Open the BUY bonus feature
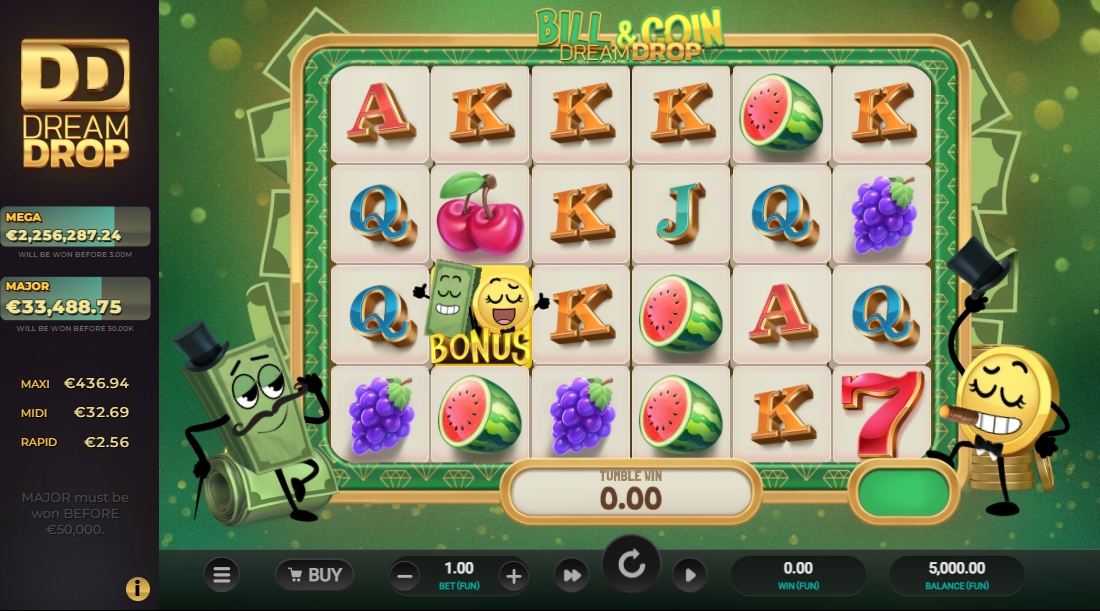This screenshot has height=611, width=1100. [x=315, y=574]
